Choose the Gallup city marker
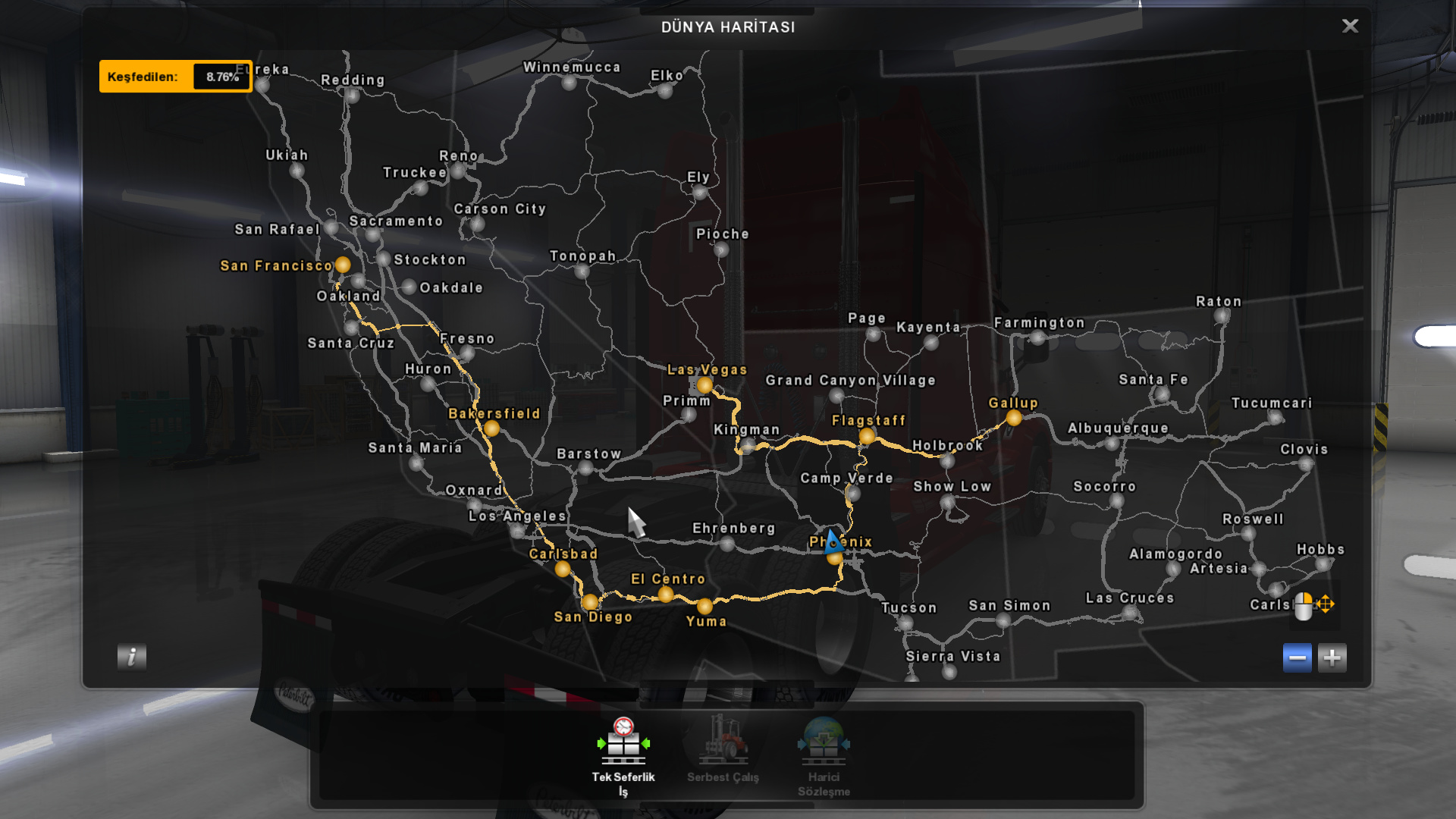This screenshot has width=1456, height=819. pos(1014,418)
